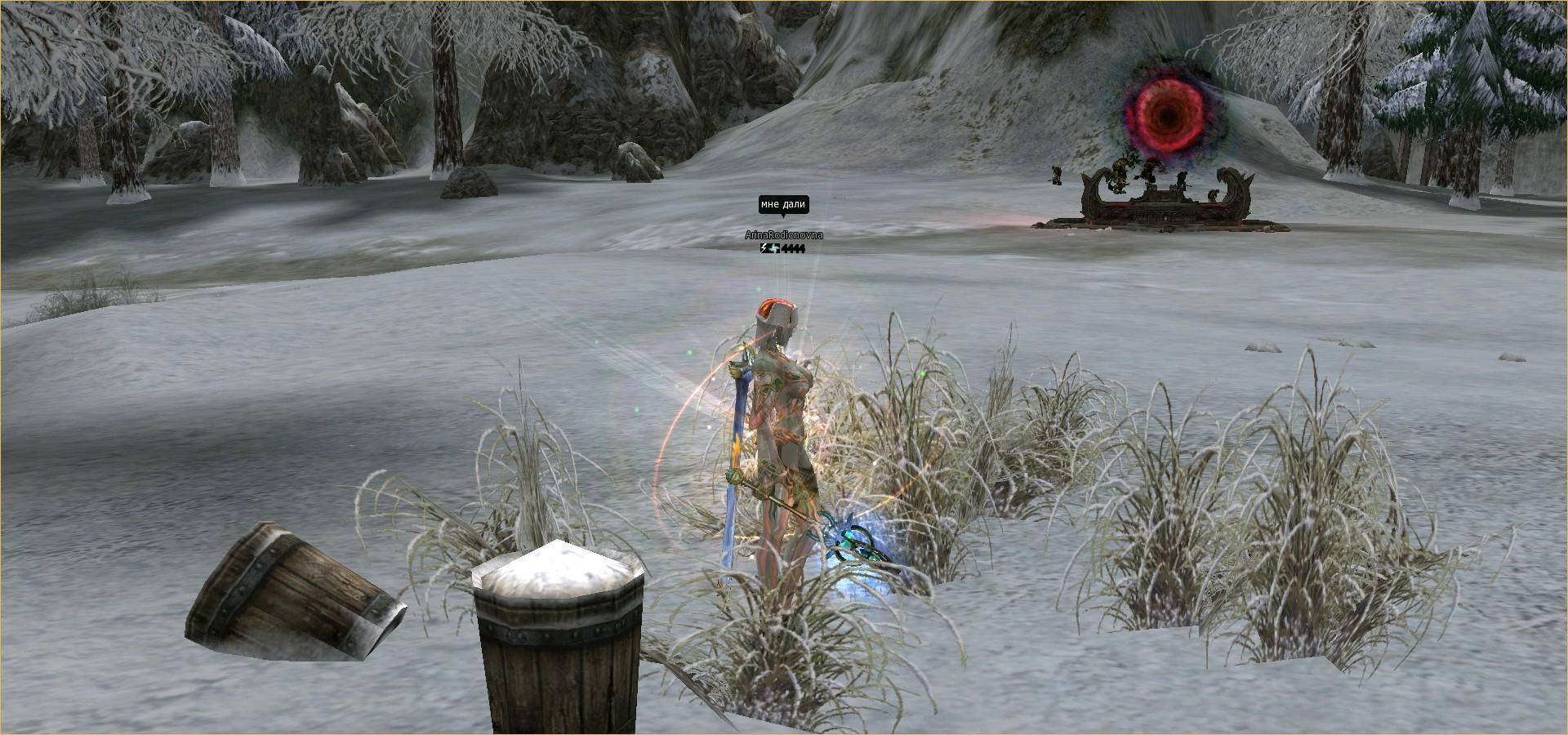Select the ArinaRodionovna player name tag

[x=783, y=235]
